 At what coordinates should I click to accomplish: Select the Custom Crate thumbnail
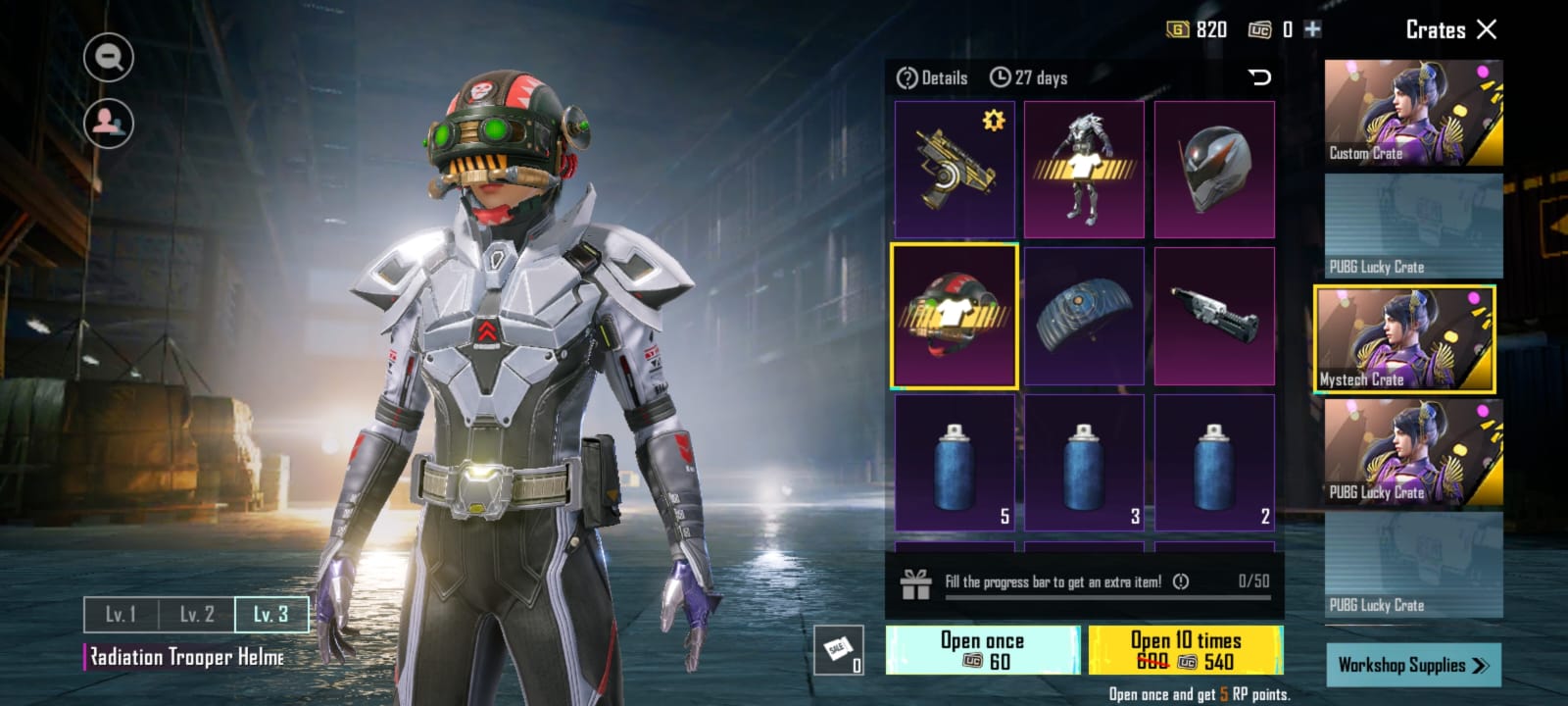click(x=1413, y=113)
